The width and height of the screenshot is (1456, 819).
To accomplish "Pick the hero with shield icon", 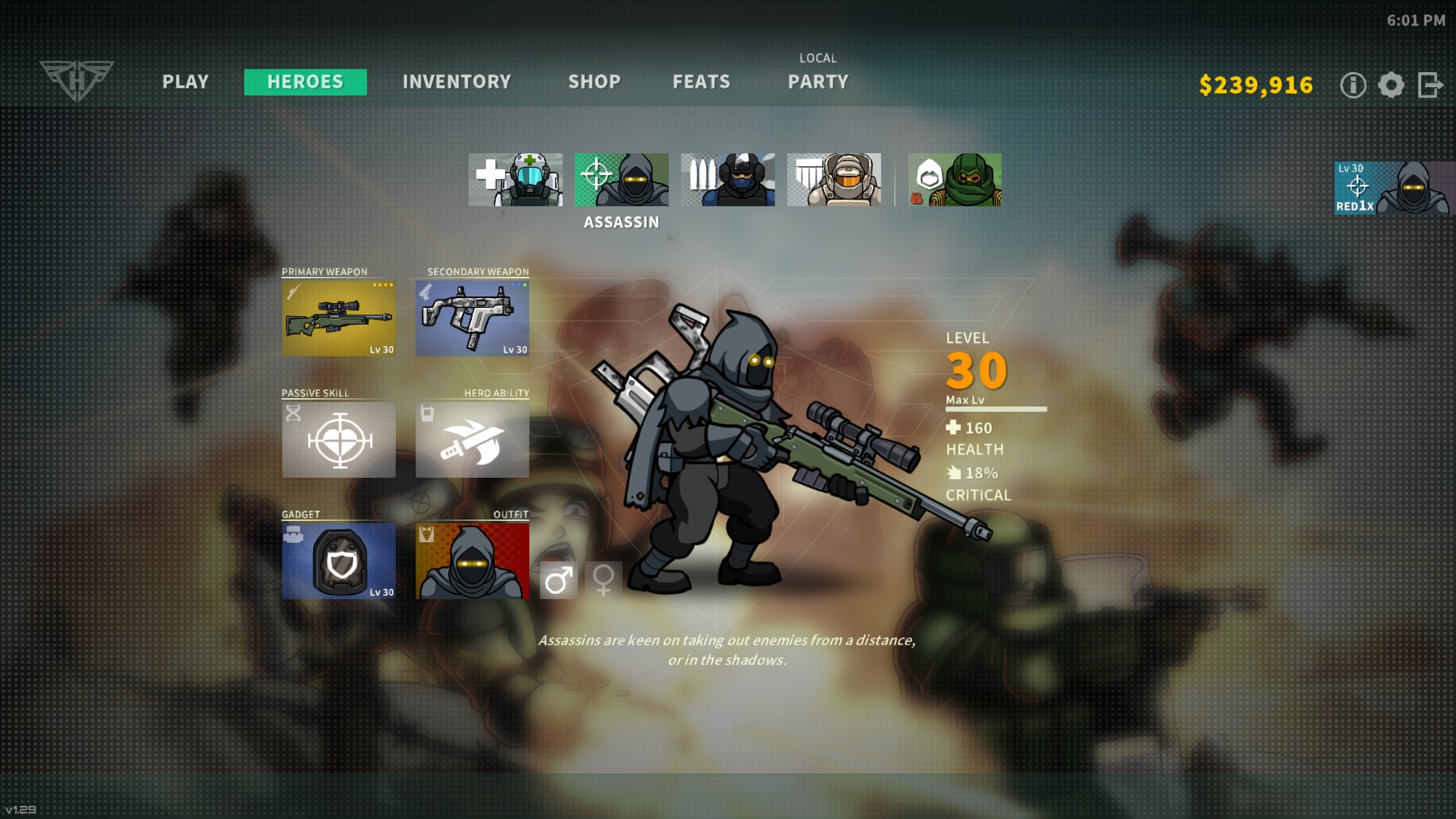I will 834,180.
